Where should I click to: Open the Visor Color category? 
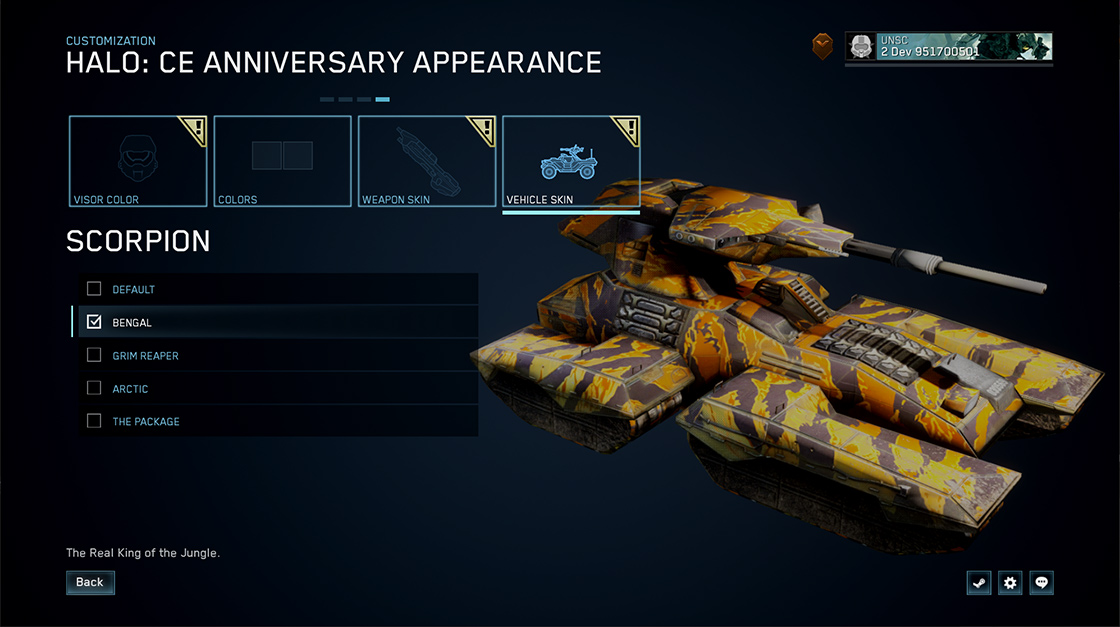coord(138,161)
